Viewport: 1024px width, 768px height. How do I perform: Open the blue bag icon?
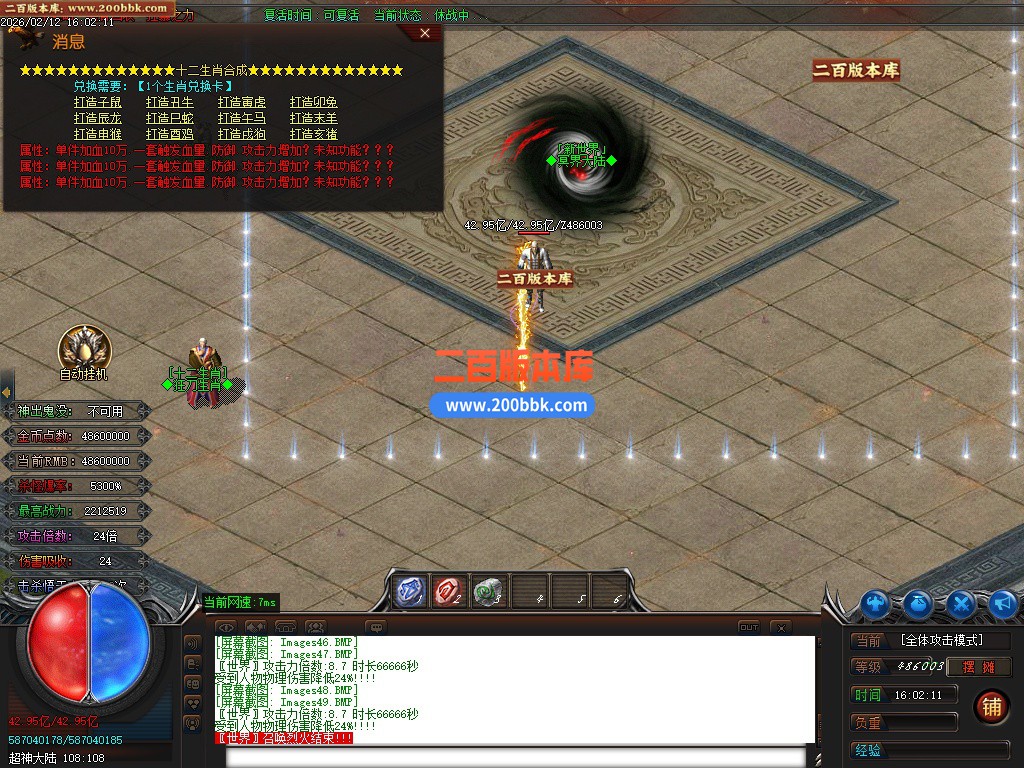(x=919, y=604)
